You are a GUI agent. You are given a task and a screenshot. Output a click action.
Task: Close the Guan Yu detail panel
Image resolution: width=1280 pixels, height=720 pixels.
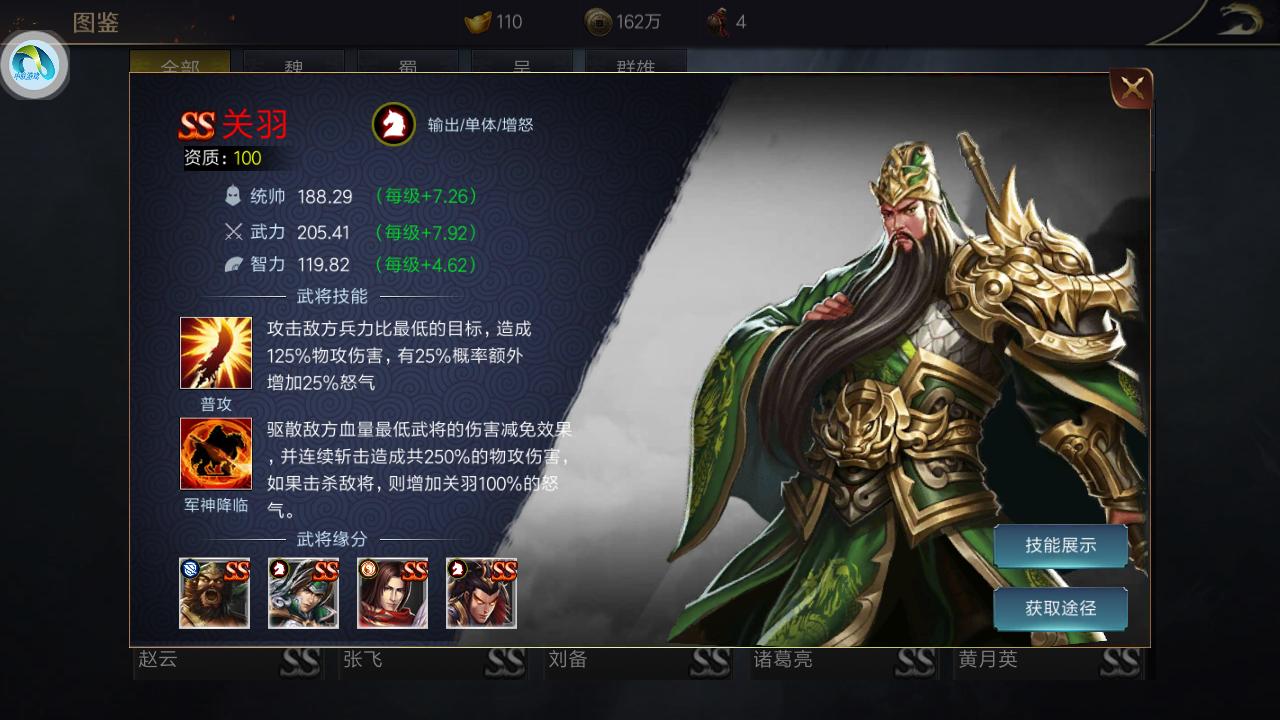1131,88
